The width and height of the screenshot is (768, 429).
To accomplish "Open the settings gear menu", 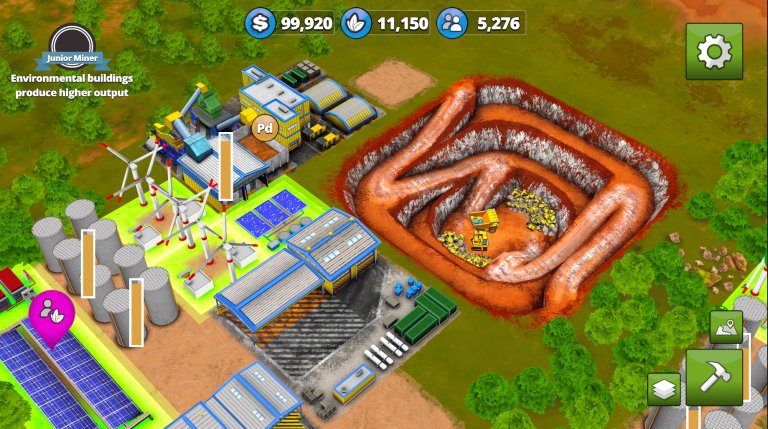I will click(x=714, y=51).
